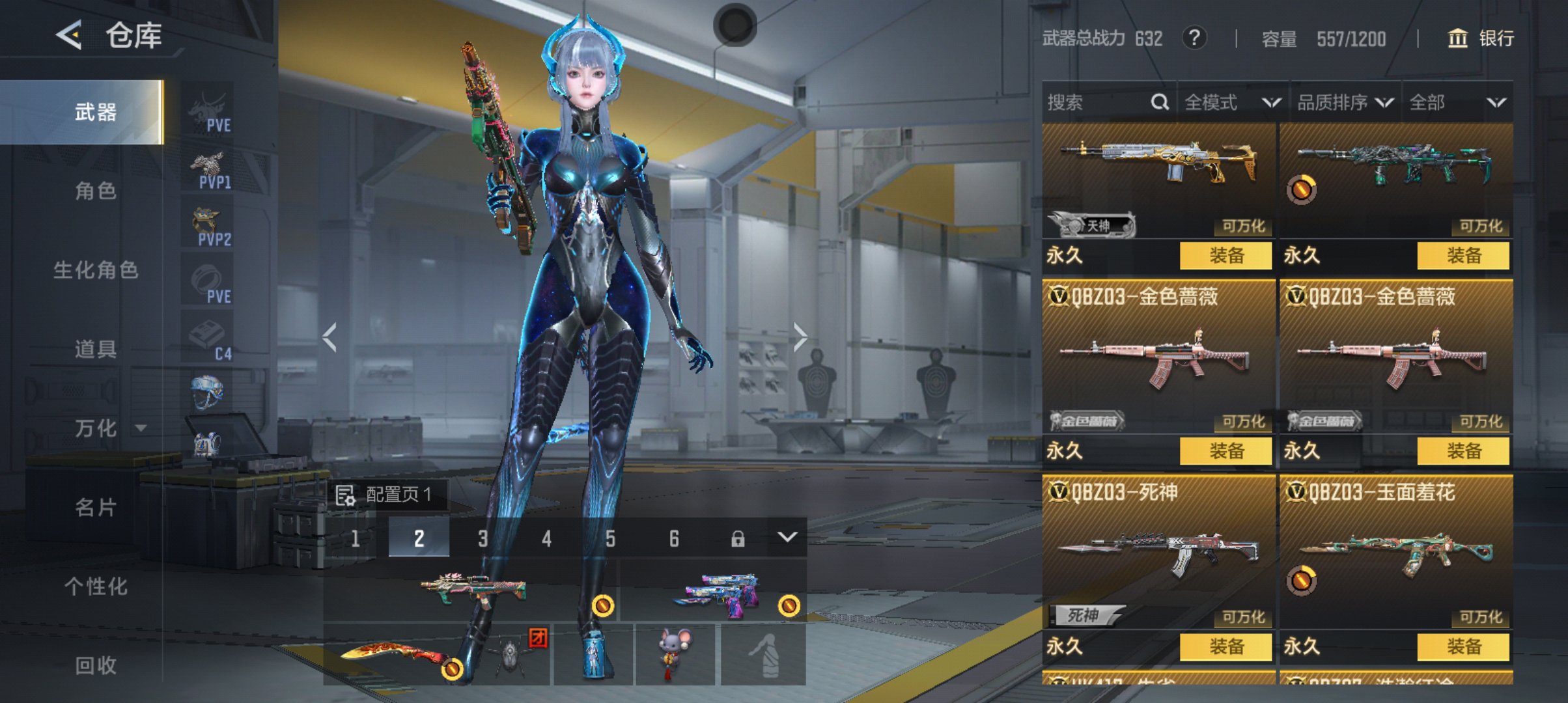1568x703 pixels.
Task: Switch to loadout slot 3
Action: 483,538
